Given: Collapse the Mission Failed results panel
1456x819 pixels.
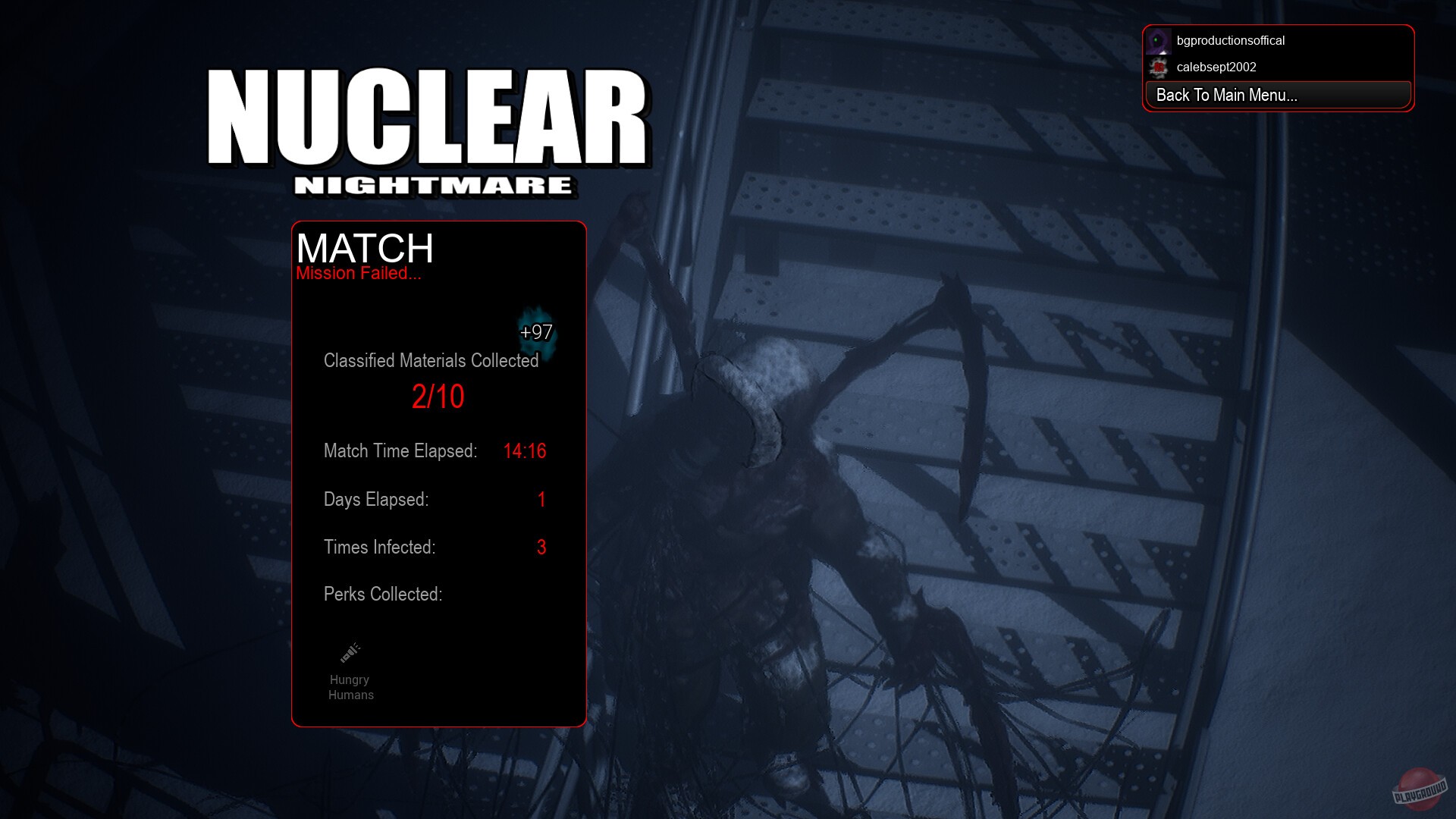Looking at the screenshot, I should pyautogui.click(x=358, y=274).
